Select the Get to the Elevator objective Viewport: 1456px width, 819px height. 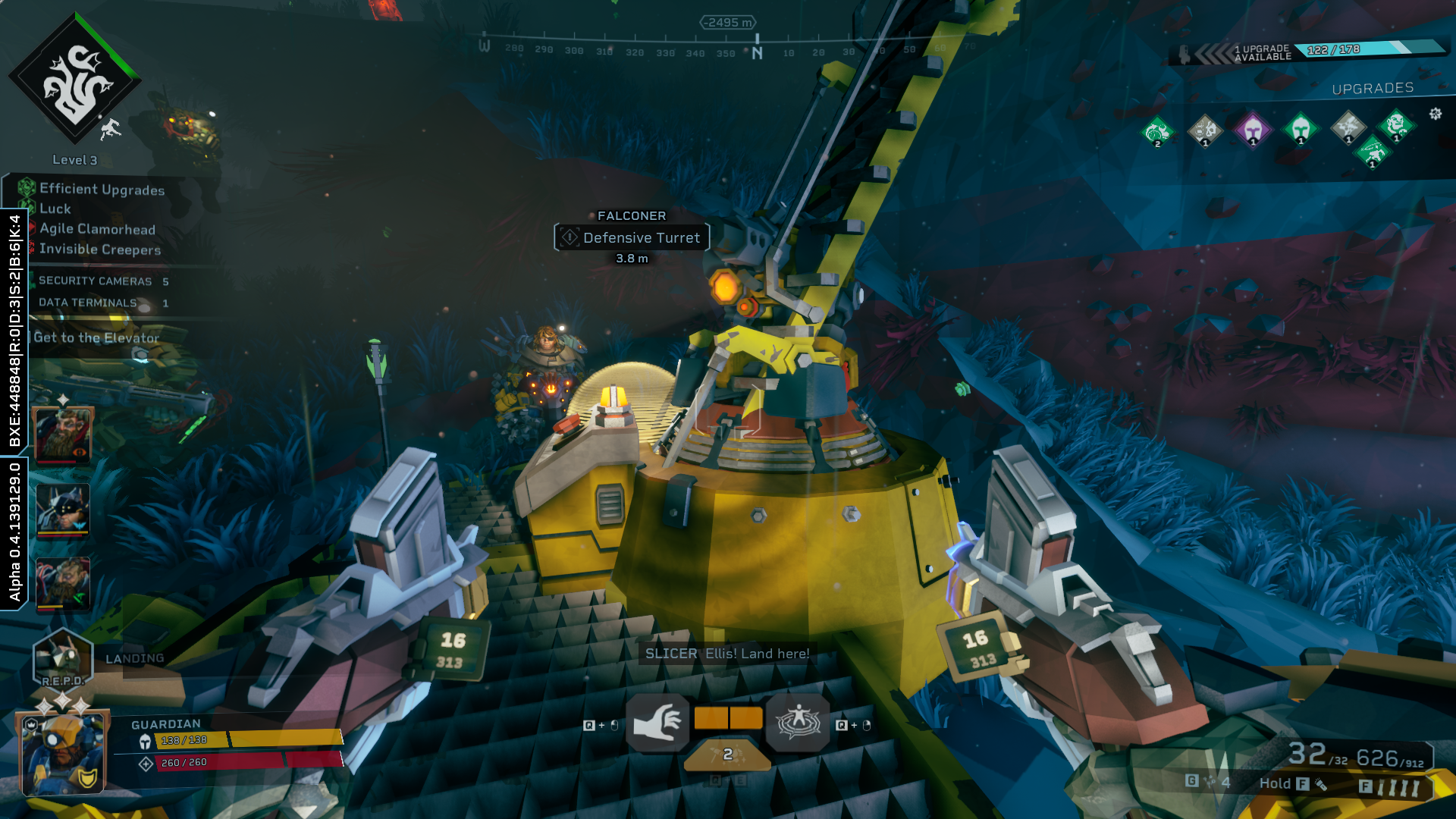click(x=96, y=338)
